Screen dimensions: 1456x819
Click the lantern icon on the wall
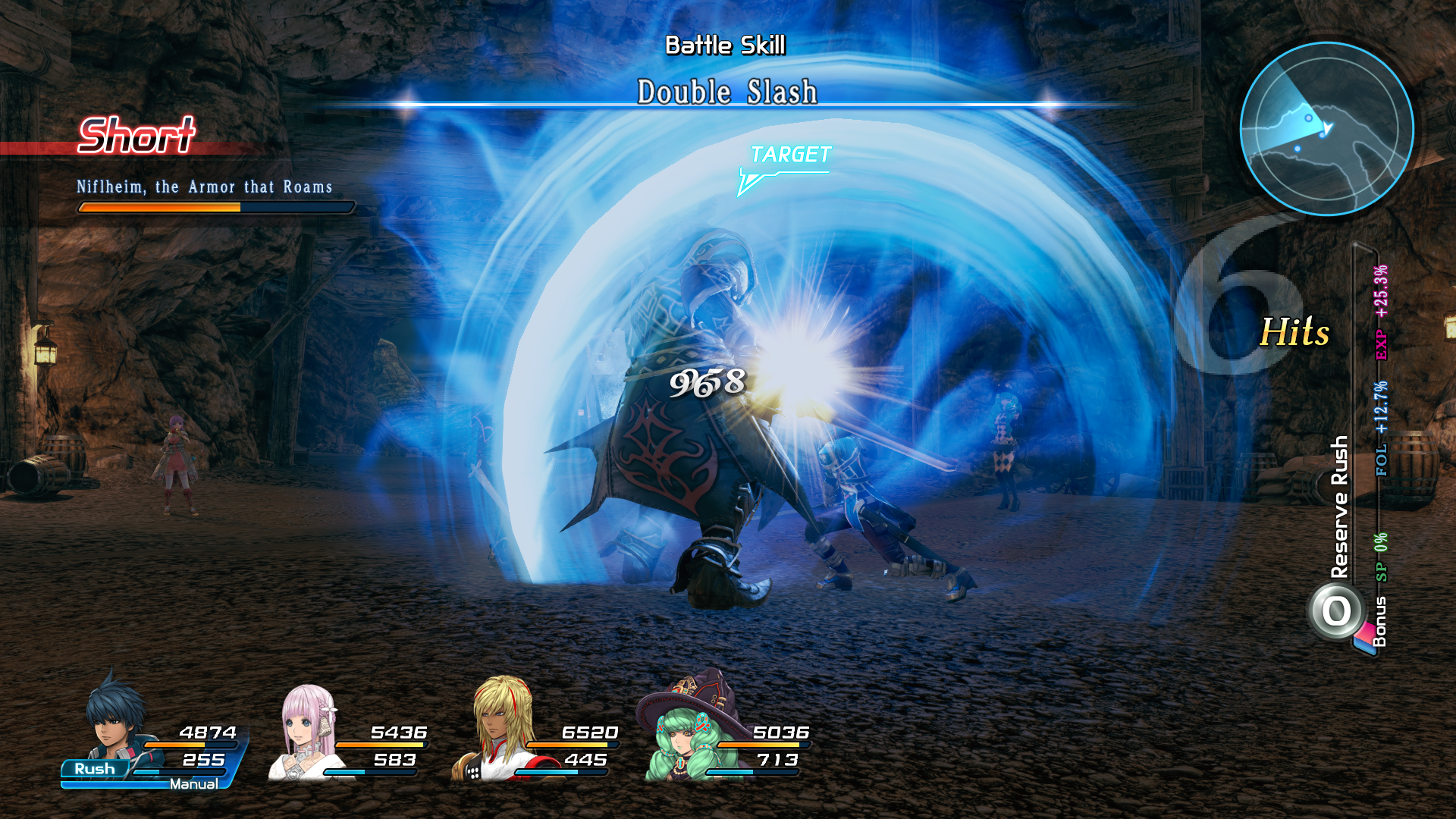45,353
